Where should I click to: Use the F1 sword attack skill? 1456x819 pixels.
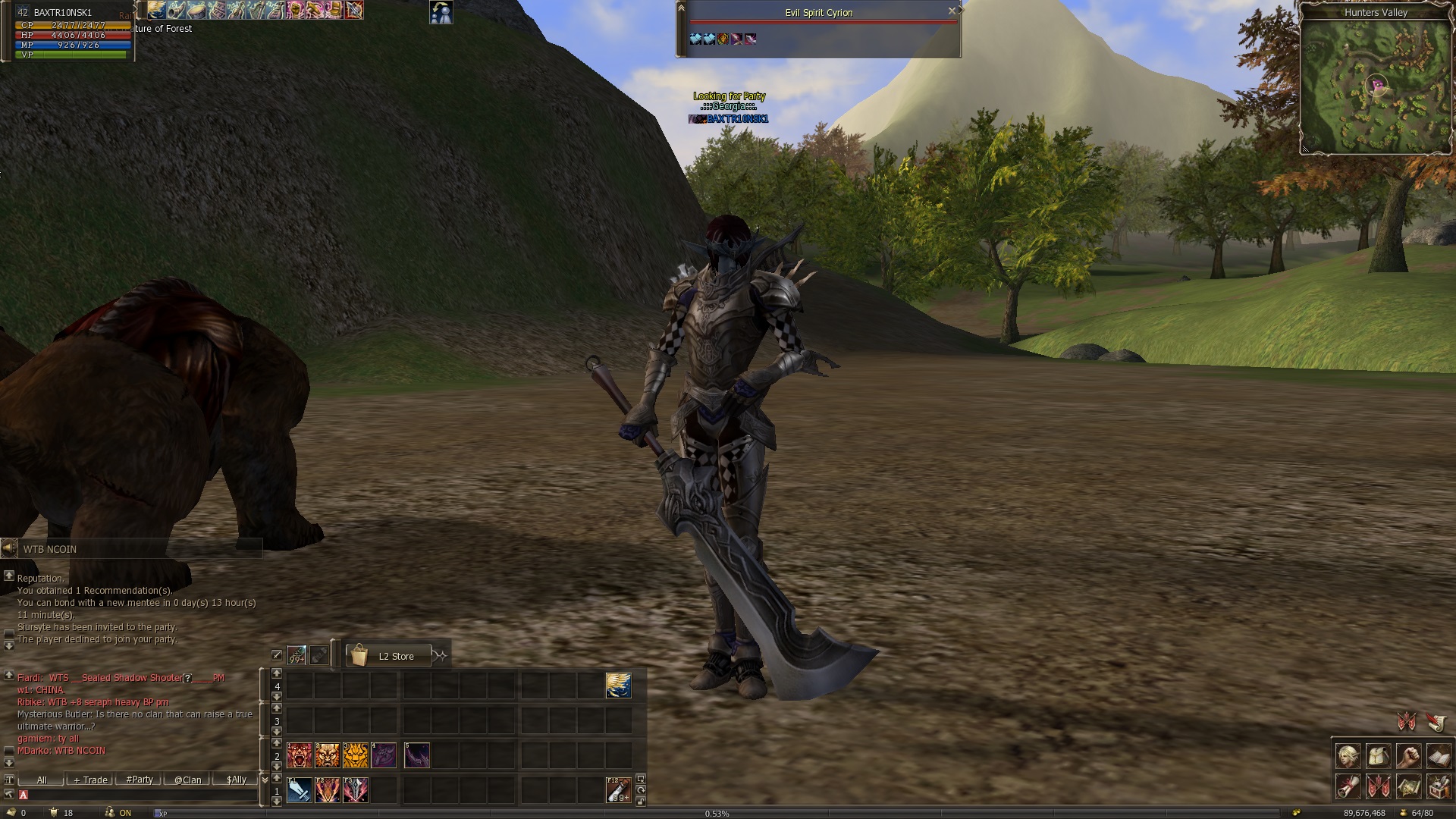point(299,790)
